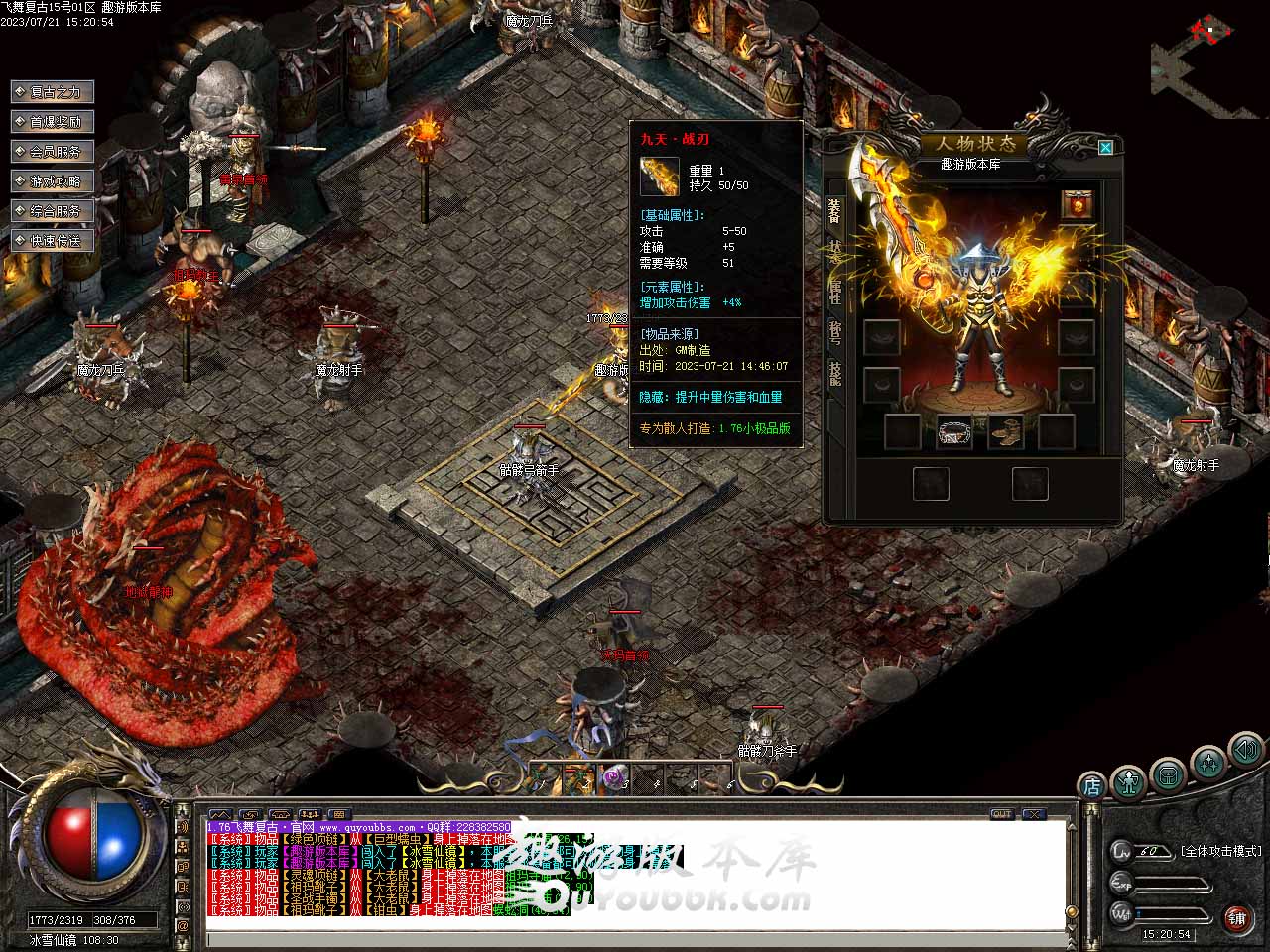Open the 快速传送 quick teleport menu
The width and height of the screenshot is (1270, 952).
[54, 241]
